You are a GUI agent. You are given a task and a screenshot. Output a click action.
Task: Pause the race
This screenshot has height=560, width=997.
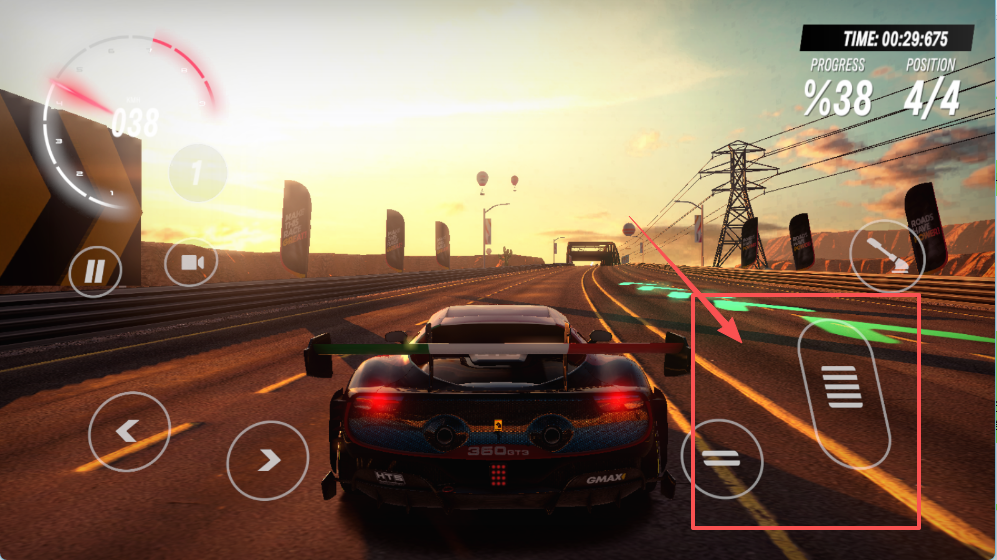click(x=95, y=270)
